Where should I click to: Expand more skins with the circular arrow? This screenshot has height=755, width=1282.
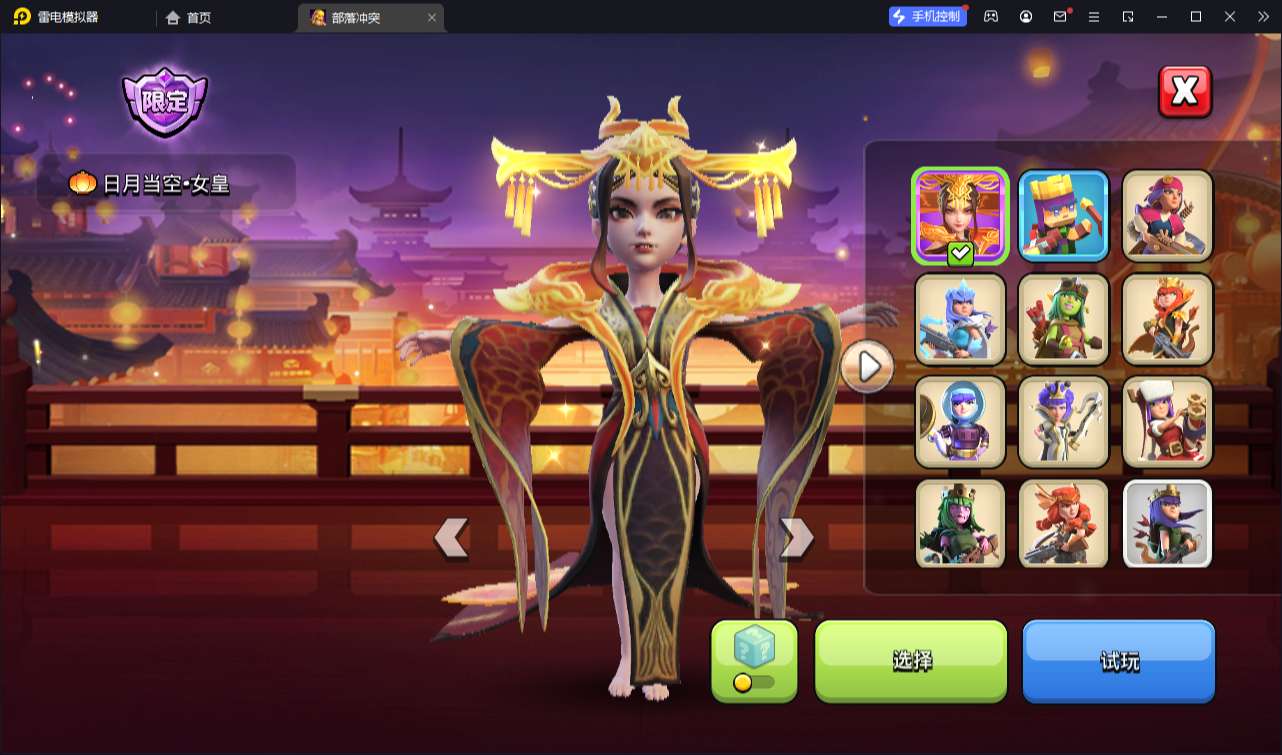click(x=867, y=367)
